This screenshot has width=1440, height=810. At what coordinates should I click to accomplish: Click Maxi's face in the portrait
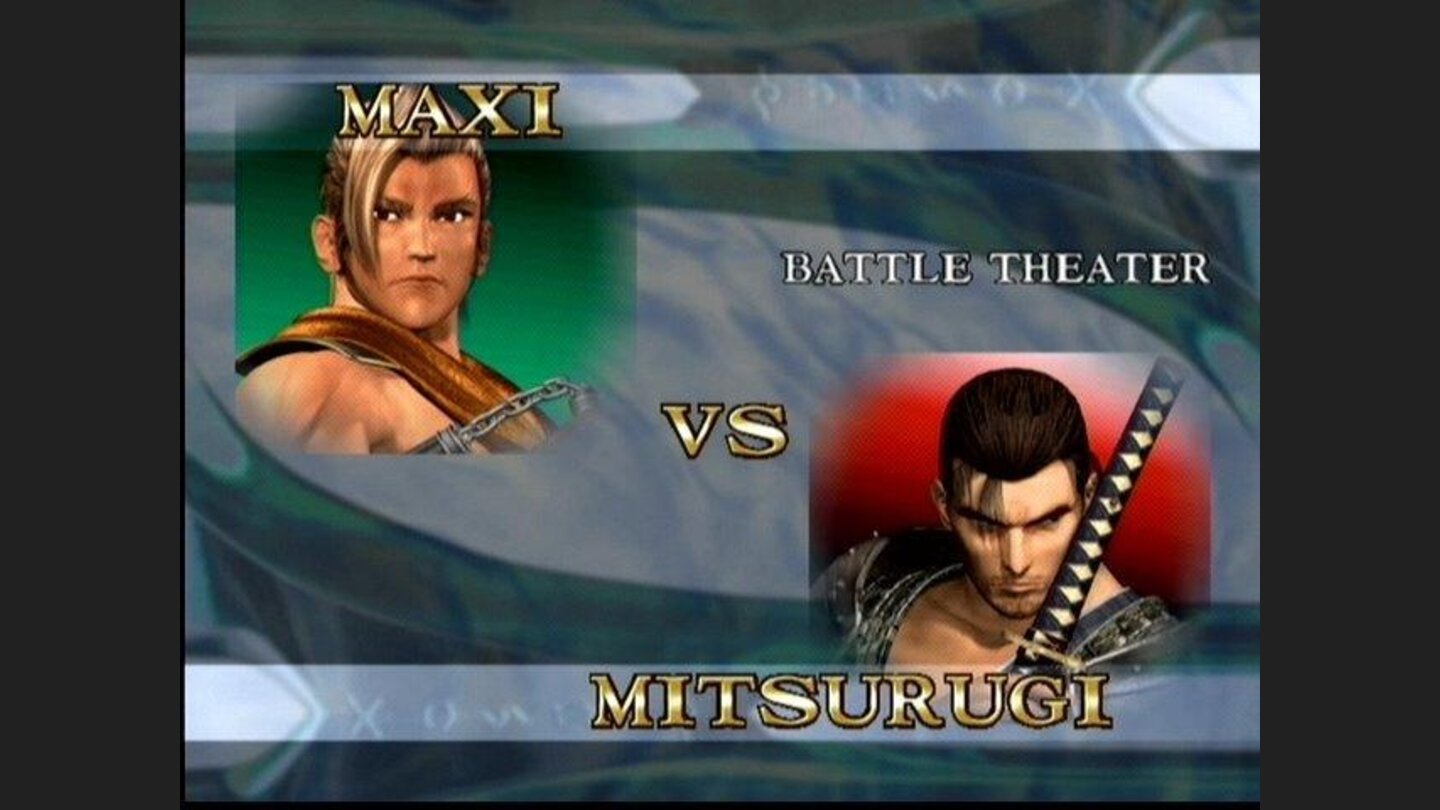click(x=420, y=250)
